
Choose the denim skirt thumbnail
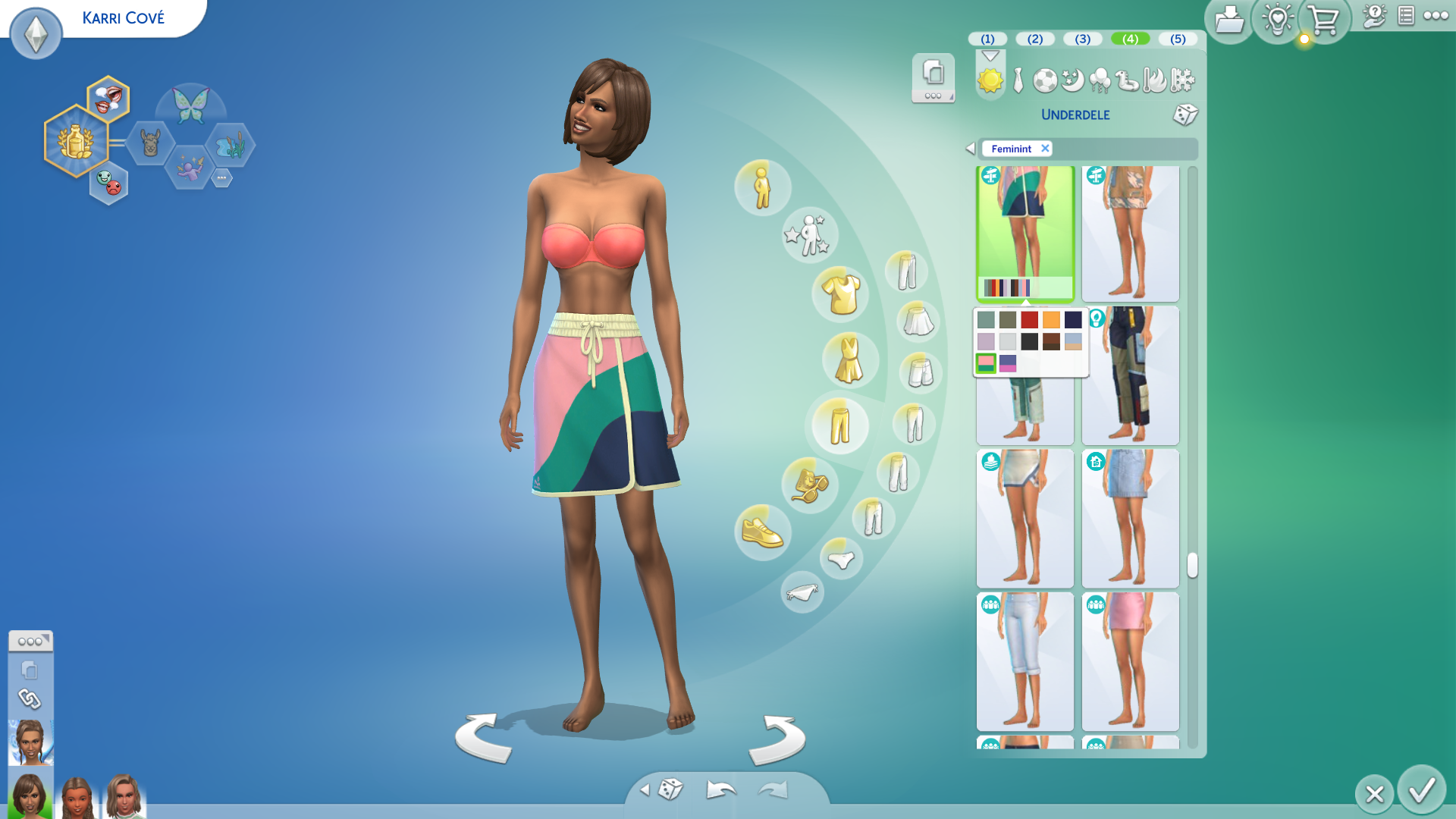coord(1130,519)
